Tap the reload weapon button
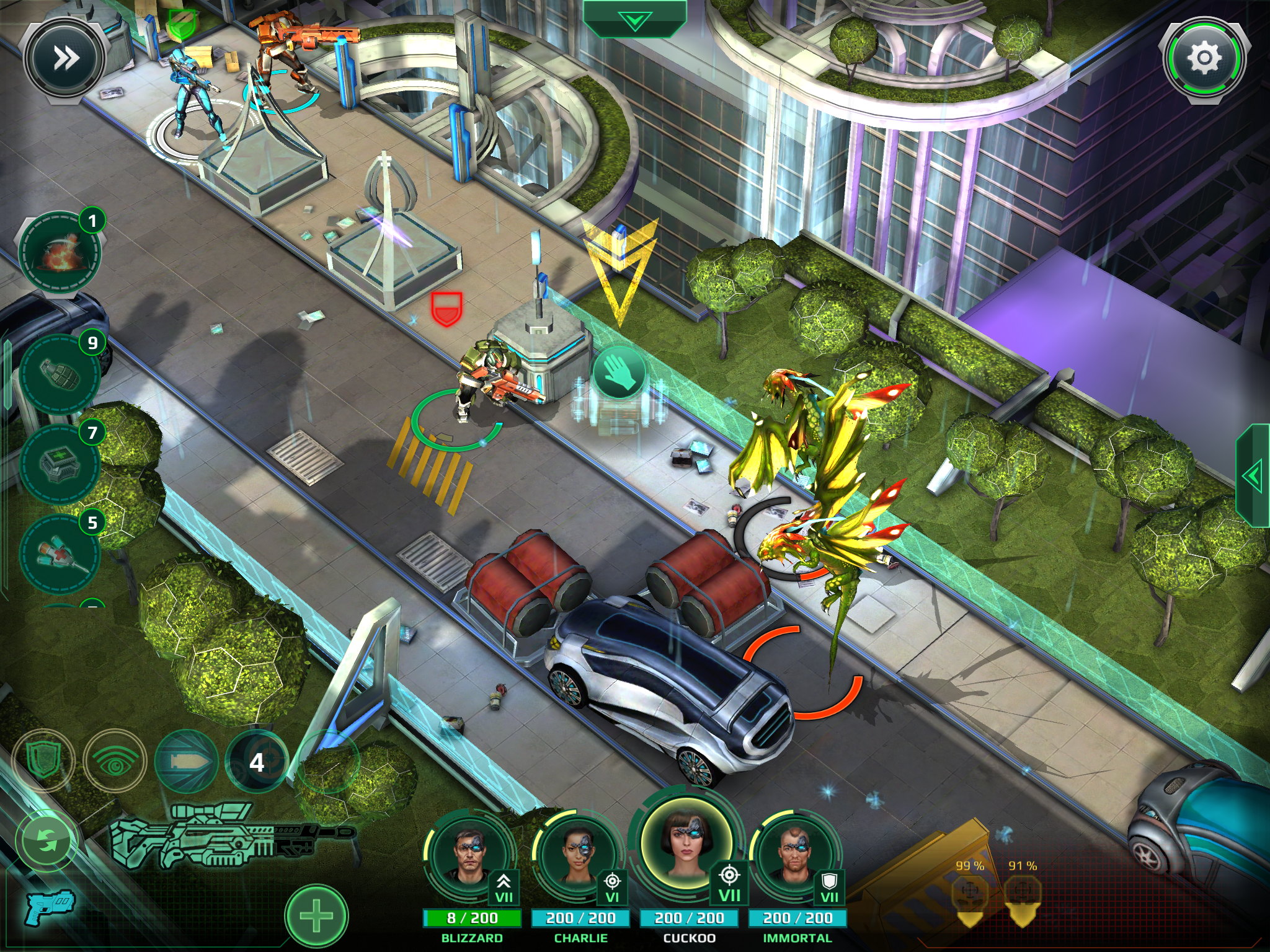Screen dimensions: 1270x952 click(47, 840)
